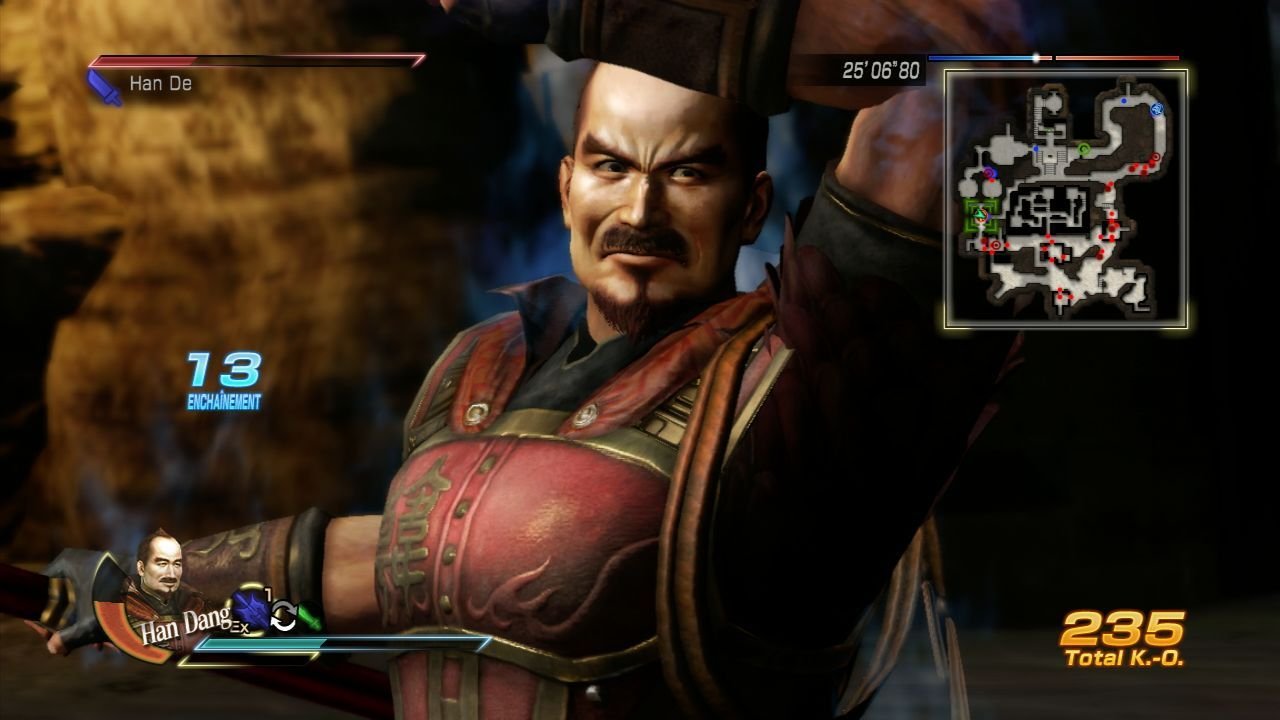Click Han De's blue weapon icon
The image size is (1280, 720).
point(104,86)
